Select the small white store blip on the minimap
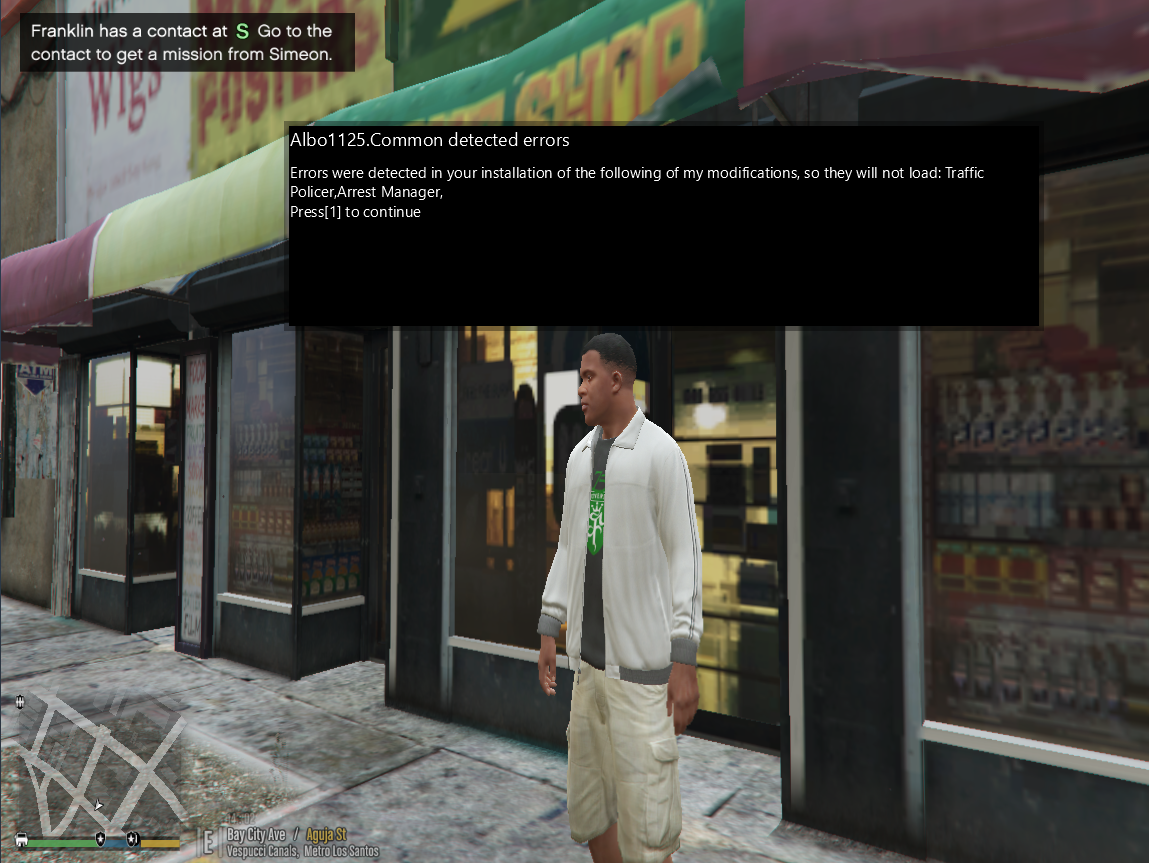This screenshot has width=1149, height=863. click(x=20, y=702)
